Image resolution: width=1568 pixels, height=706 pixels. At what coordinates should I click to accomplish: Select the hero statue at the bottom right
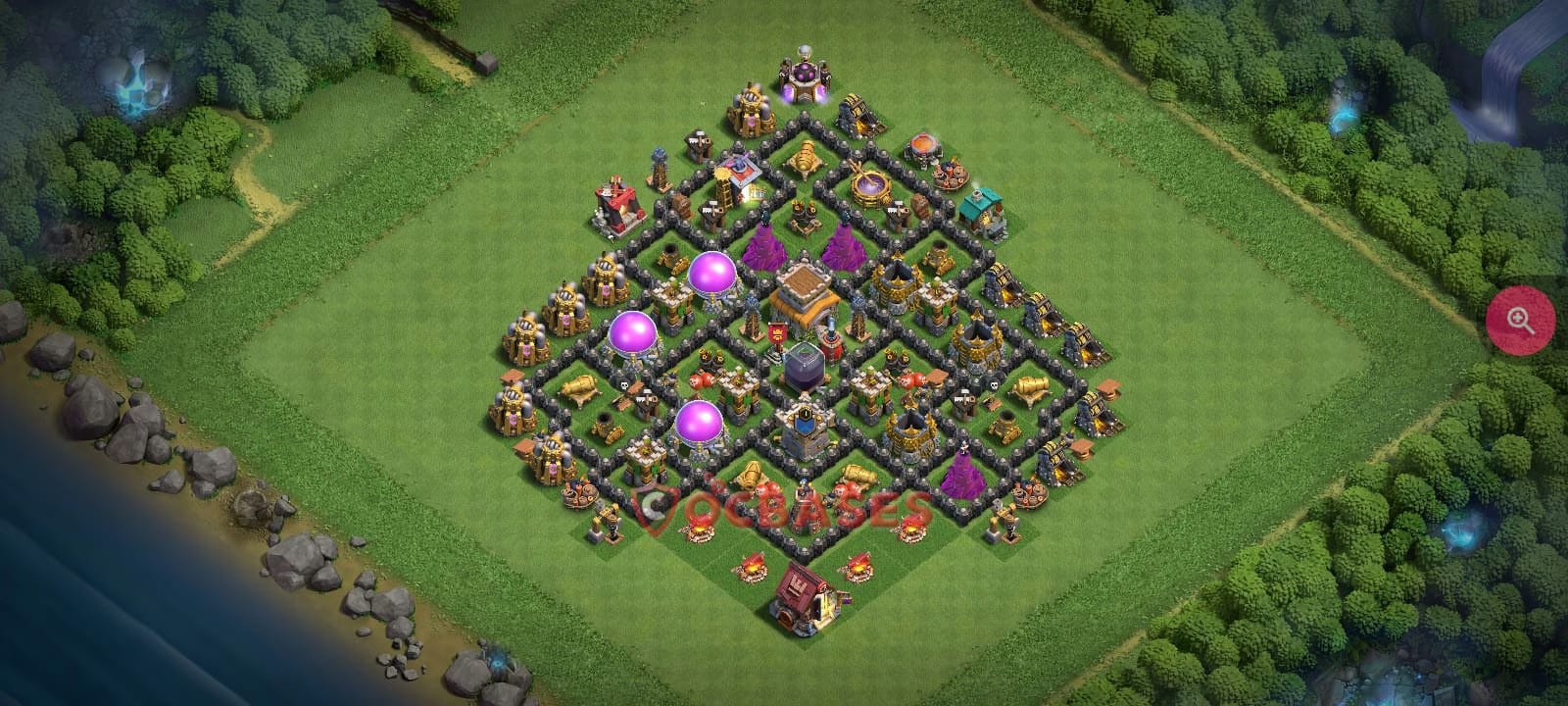tap(1006, 523)
